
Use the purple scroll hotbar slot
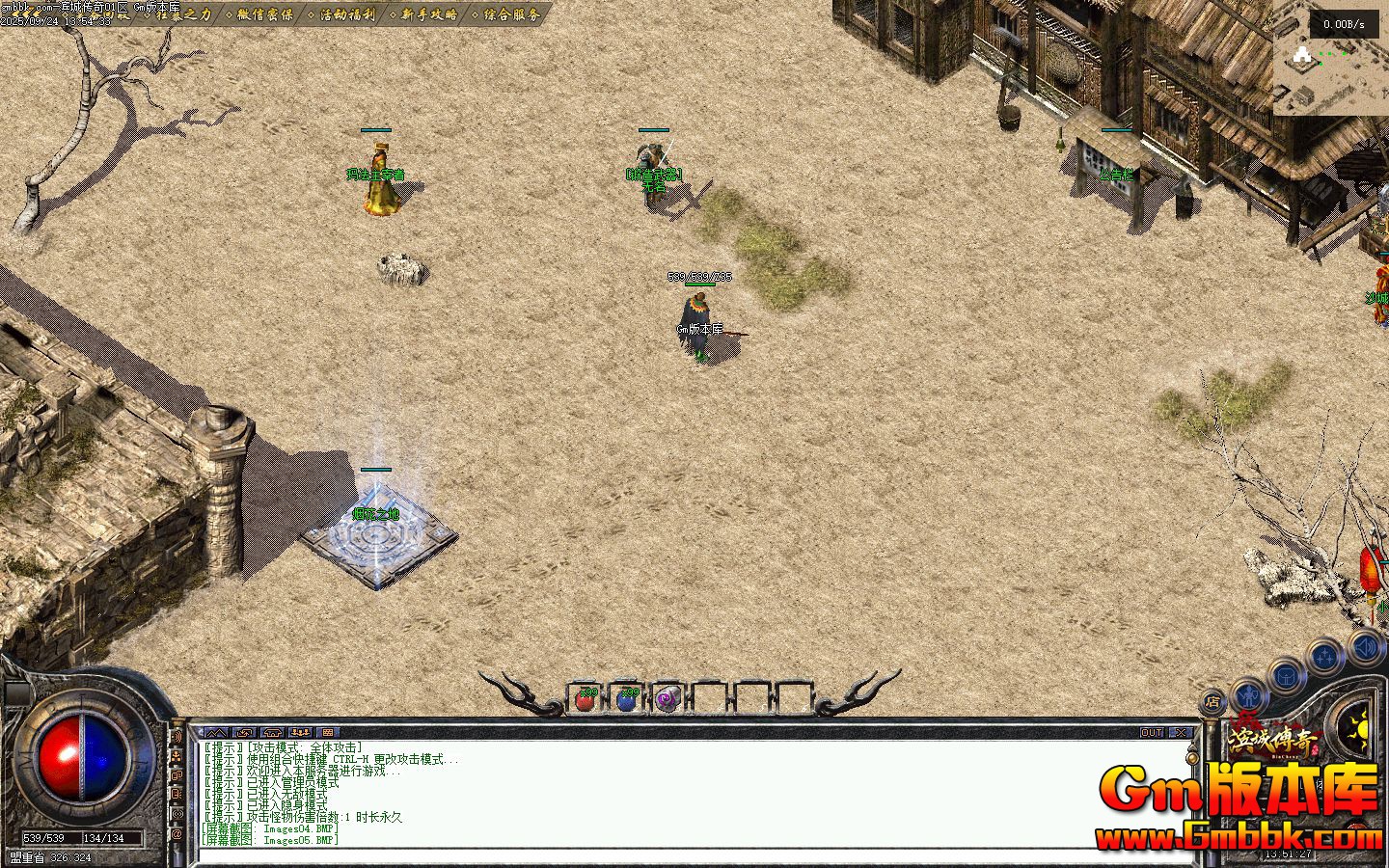(667, 698)
